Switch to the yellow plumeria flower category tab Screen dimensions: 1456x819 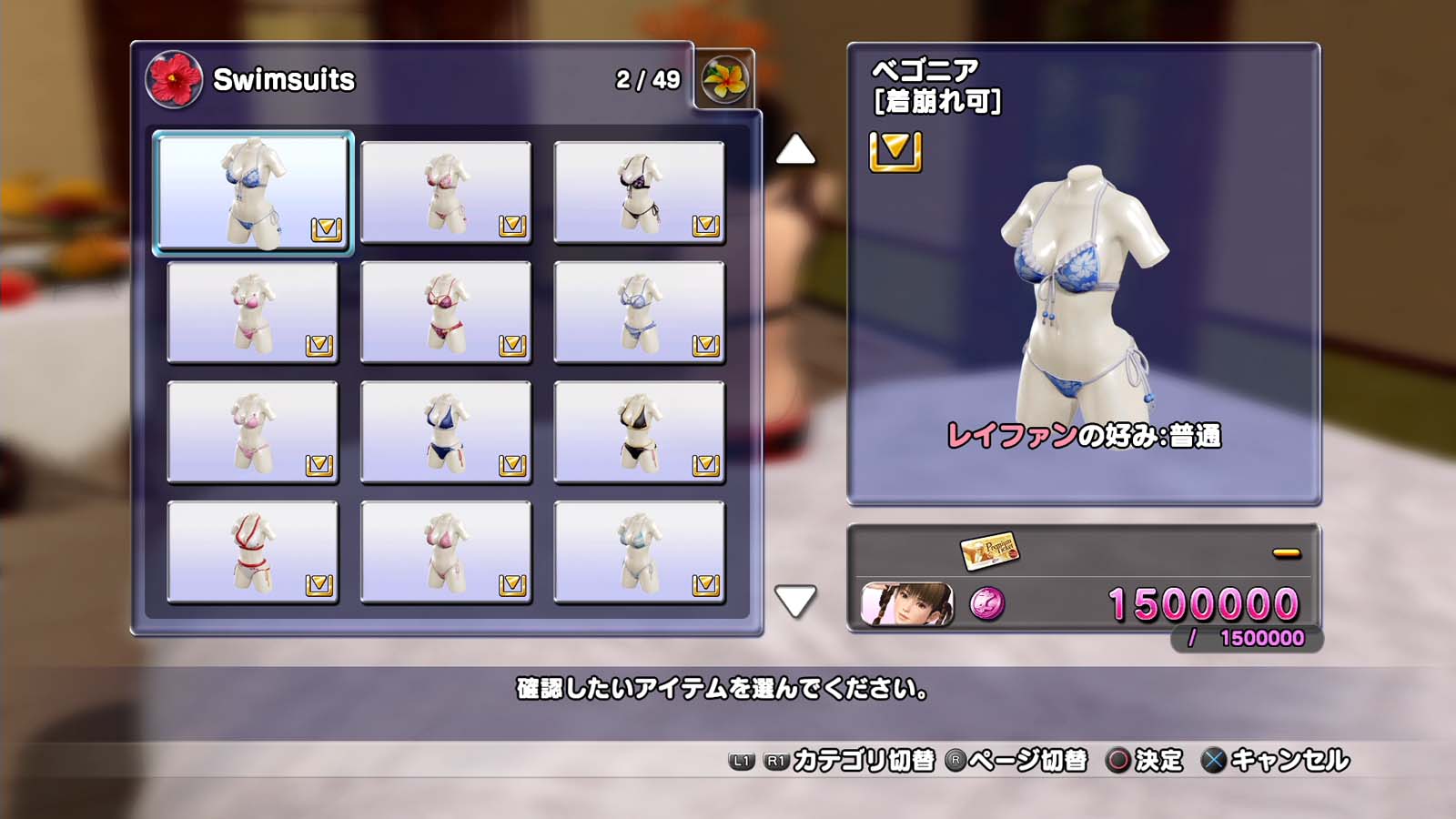tap(725, 79)
